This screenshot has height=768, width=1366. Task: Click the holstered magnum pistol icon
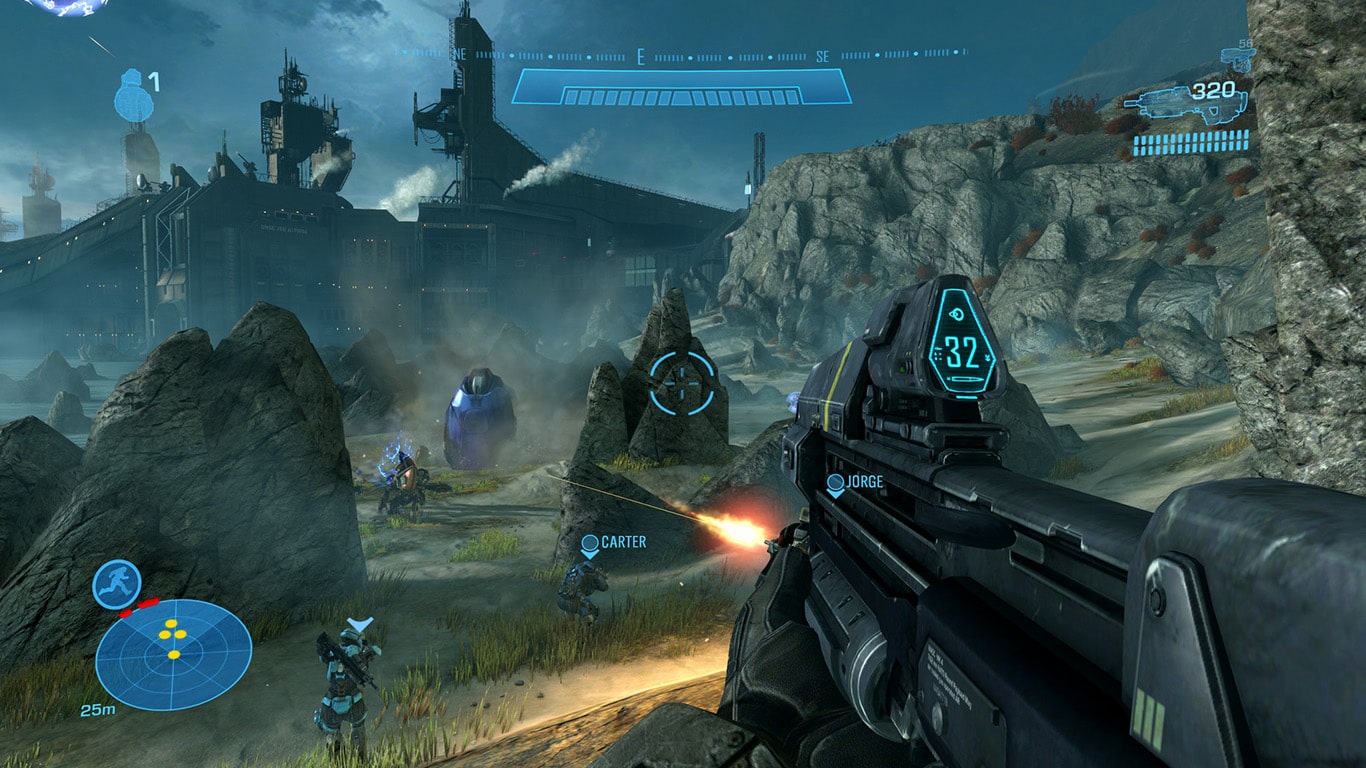coord(1237,58)
